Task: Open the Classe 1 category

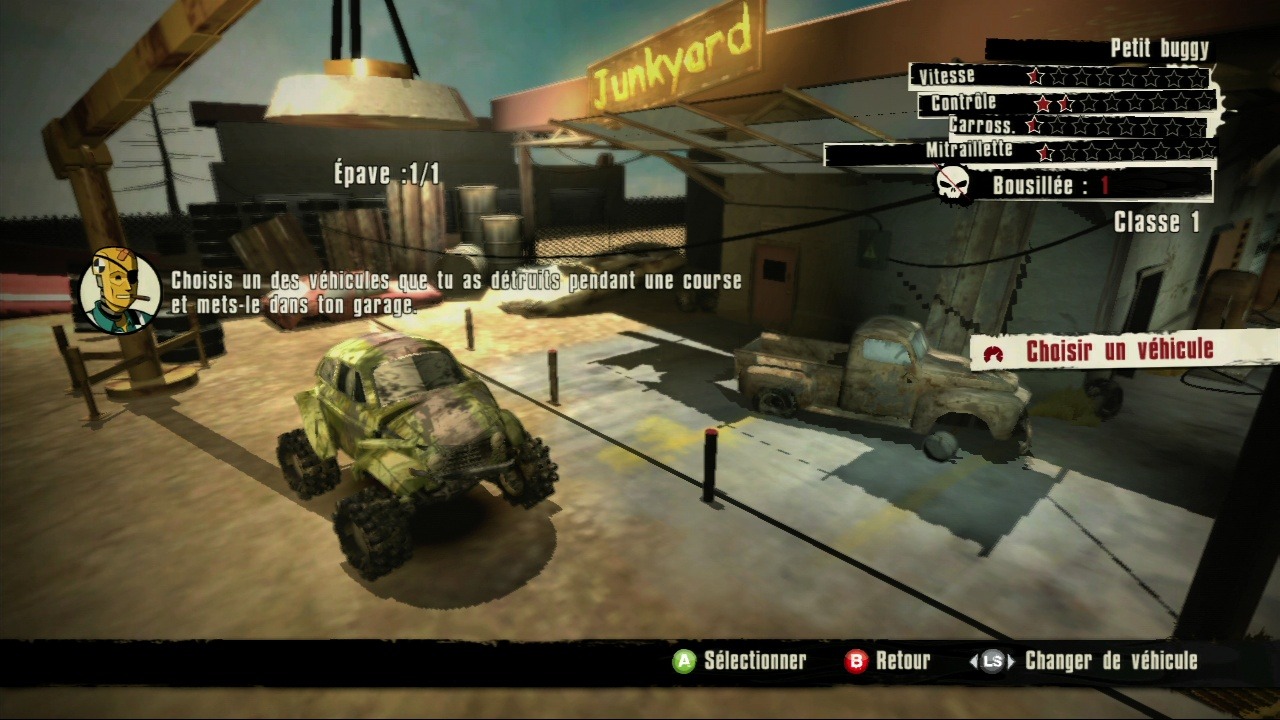Action: click(1158, 224)
